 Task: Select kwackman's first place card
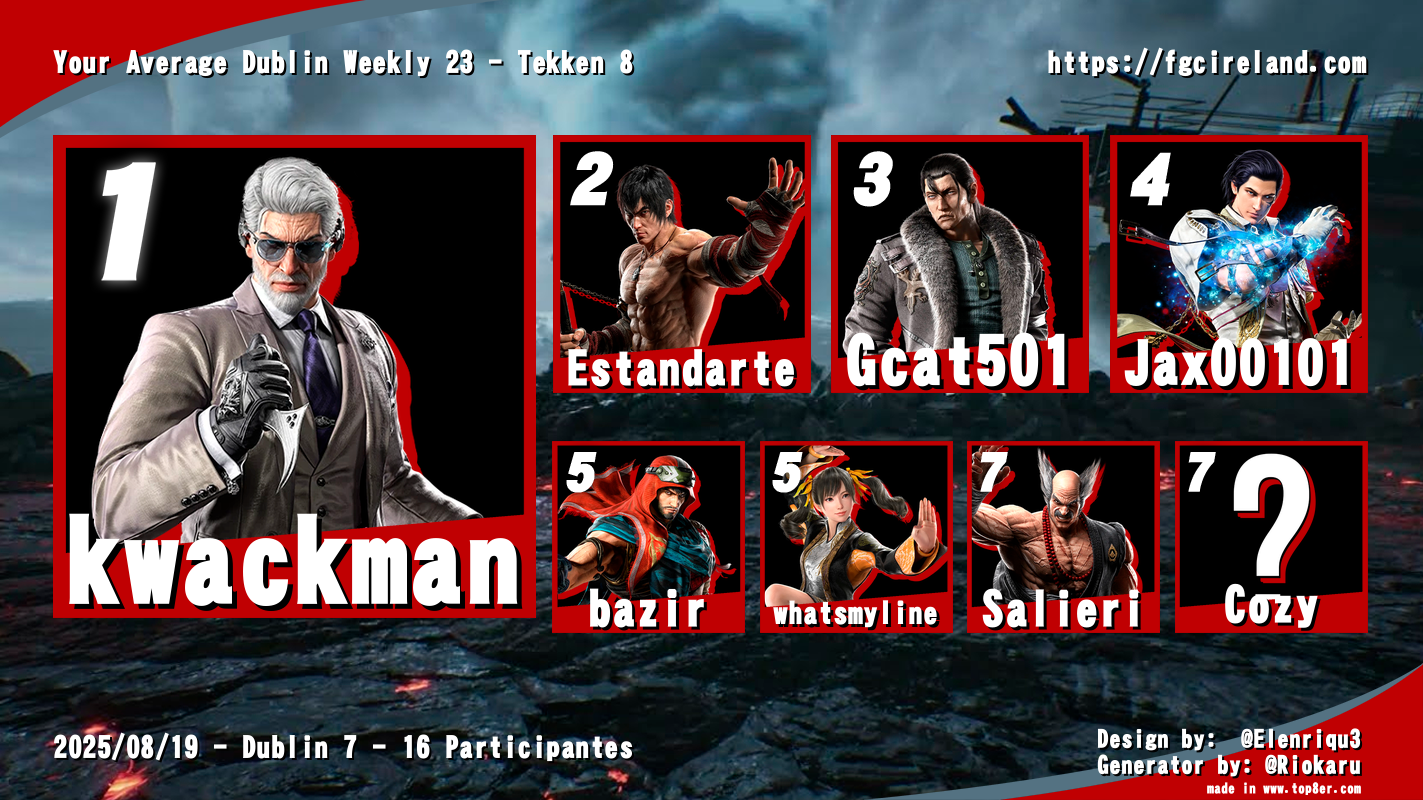pos(294,376)
